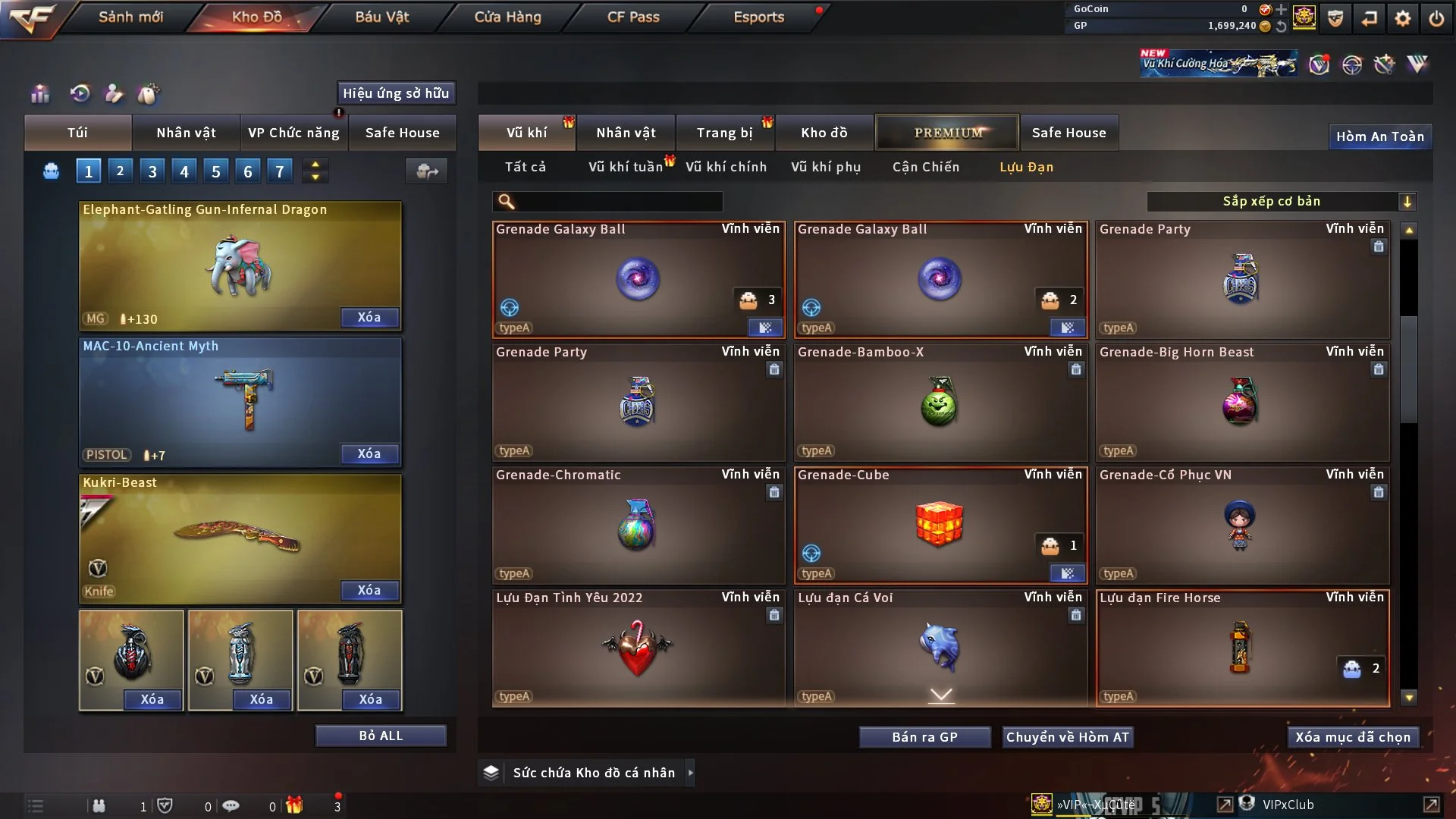Viewport: 1456px width, 819px height.
Task: Open the Hiệu ứng sở hữu panel
Action: [x=396, y=93]
